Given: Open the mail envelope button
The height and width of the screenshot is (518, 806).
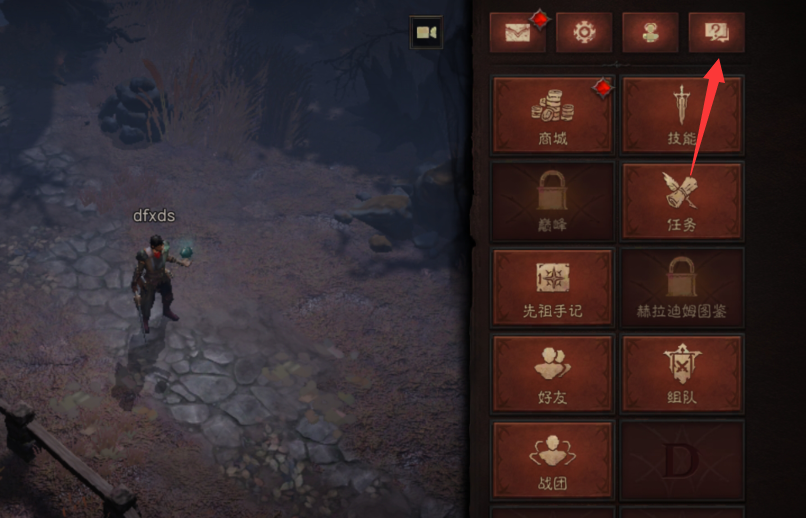Looking at the screenshot, I should tap(517, 33).
